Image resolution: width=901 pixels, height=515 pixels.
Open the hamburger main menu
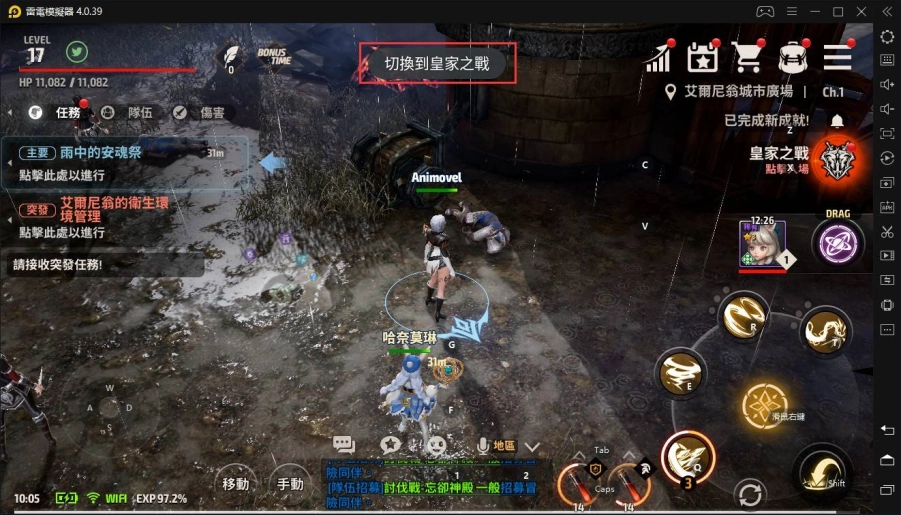click(837, 58)
